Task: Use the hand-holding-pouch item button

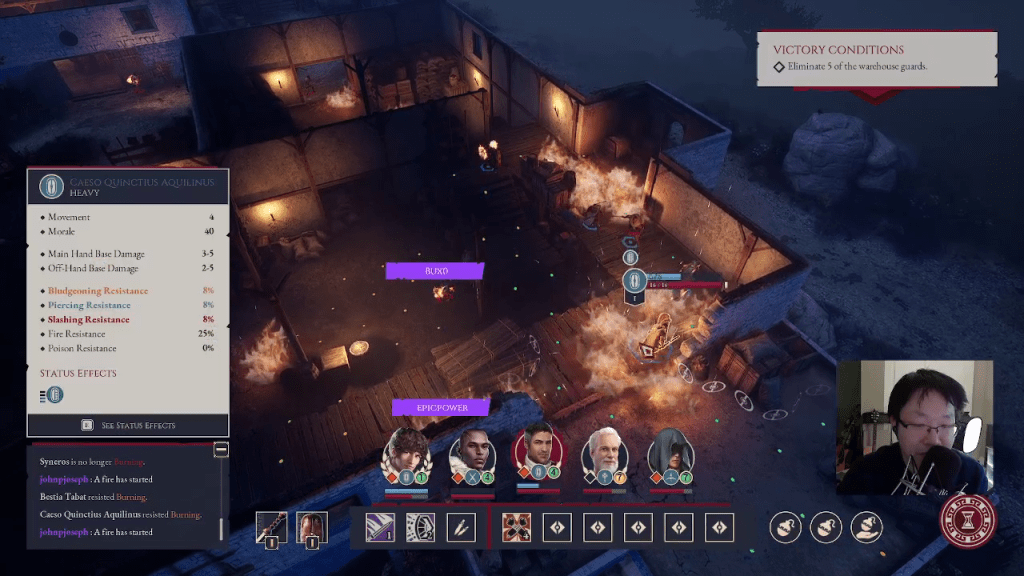Action: click(865, 526)
